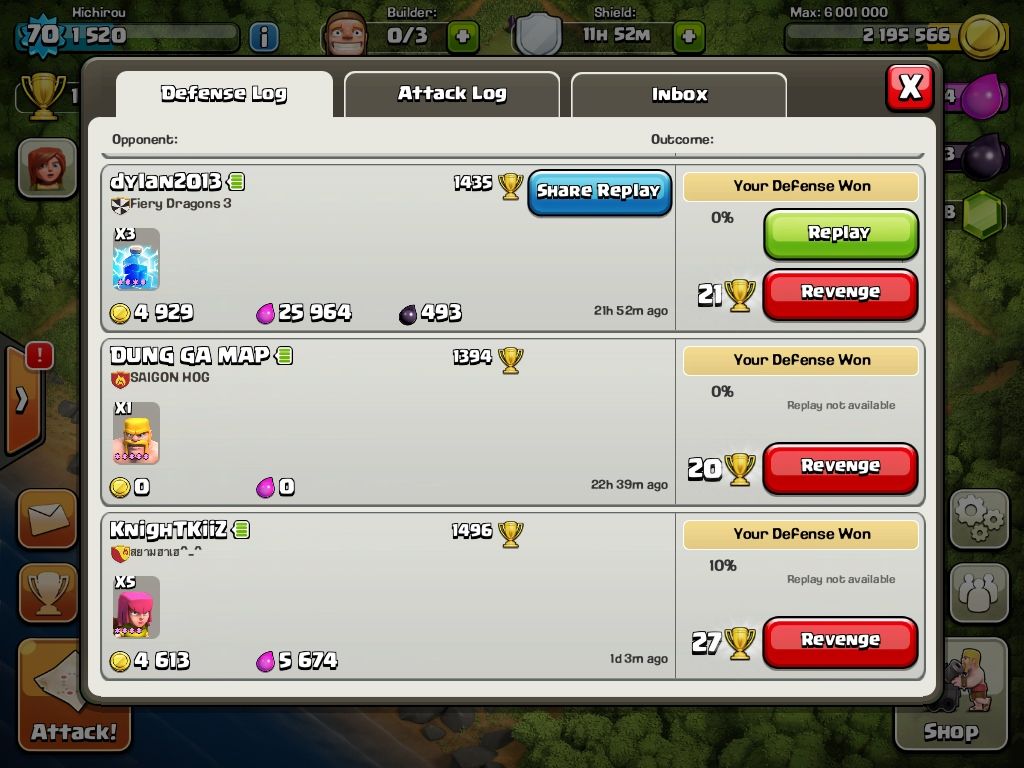
Task: Expand the side arrow panel with alert
Action: point(22,398)
